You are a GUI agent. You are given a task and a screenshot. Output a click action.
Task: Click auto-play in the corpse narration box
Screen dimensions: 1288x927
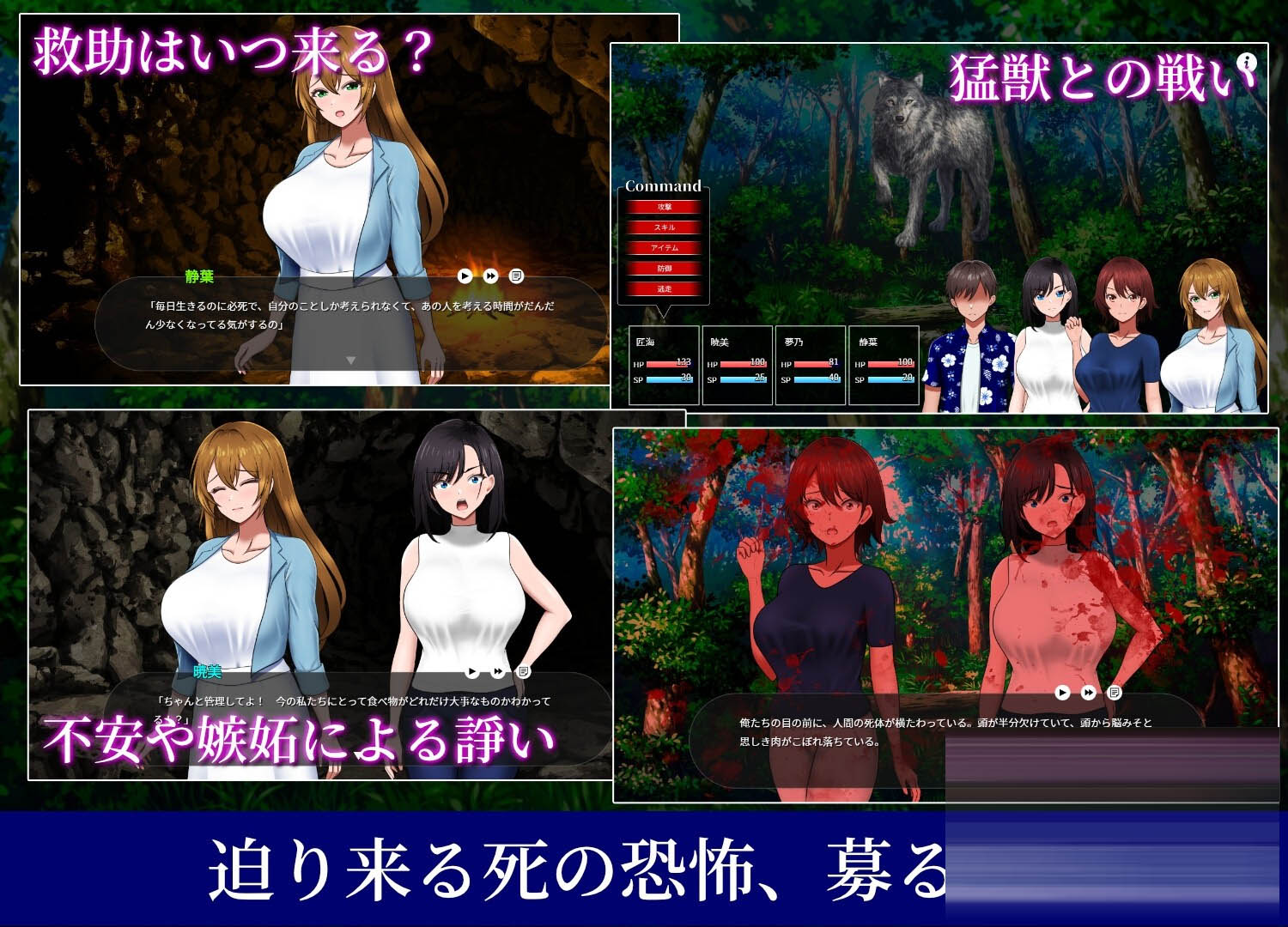point(1062,693)
